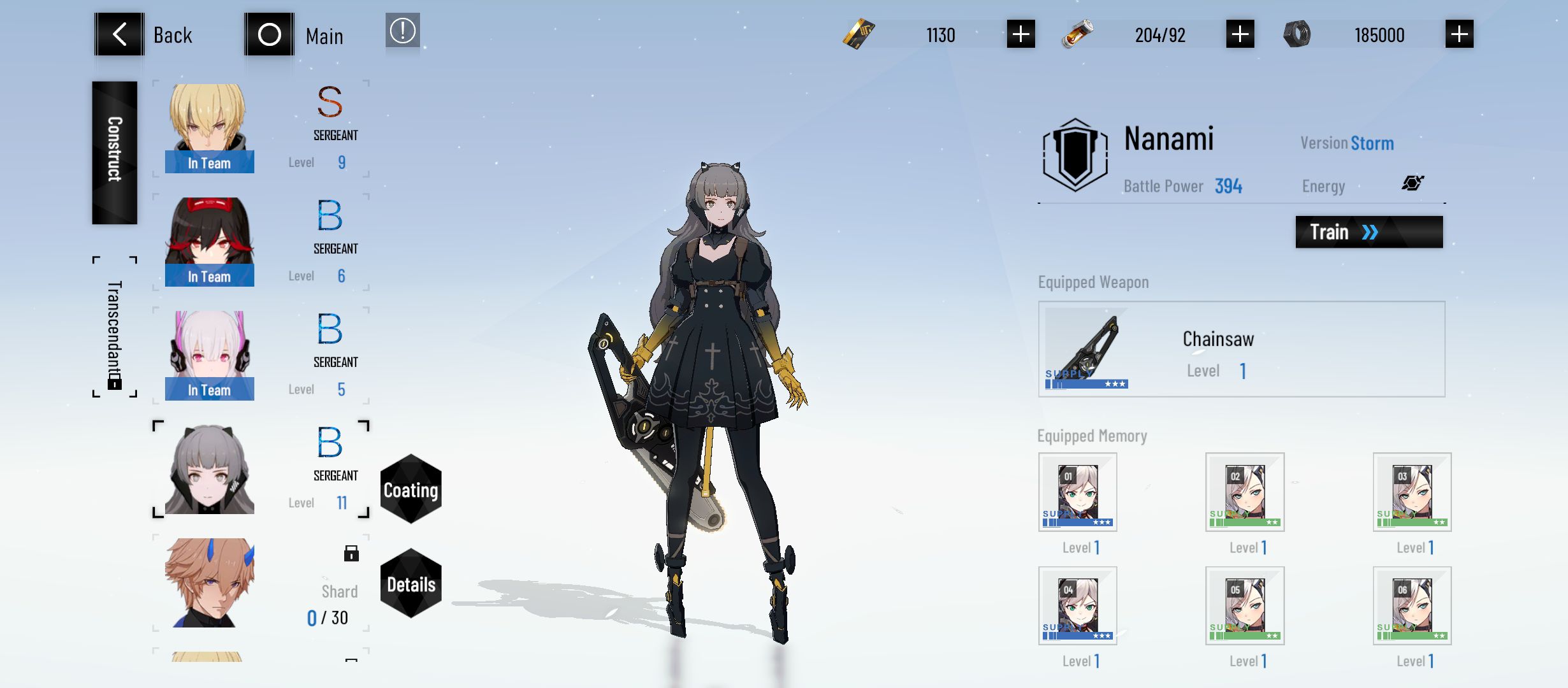This screenshot has width=1568, height=688.
Task: Open Train for Nanami
Action: 1368,232
